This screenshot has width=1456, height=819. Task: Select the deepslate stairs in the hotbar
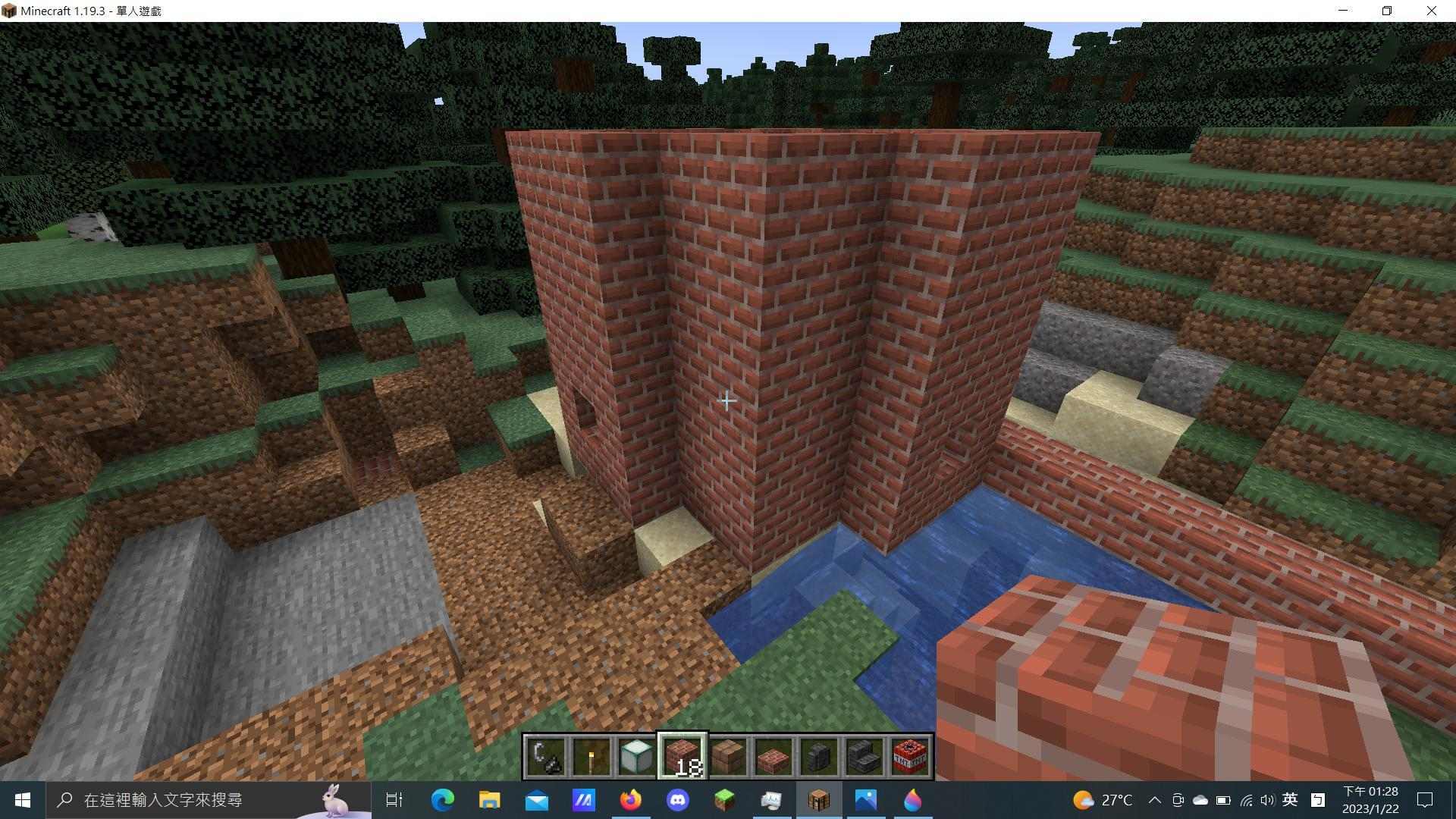click(864, 755)
